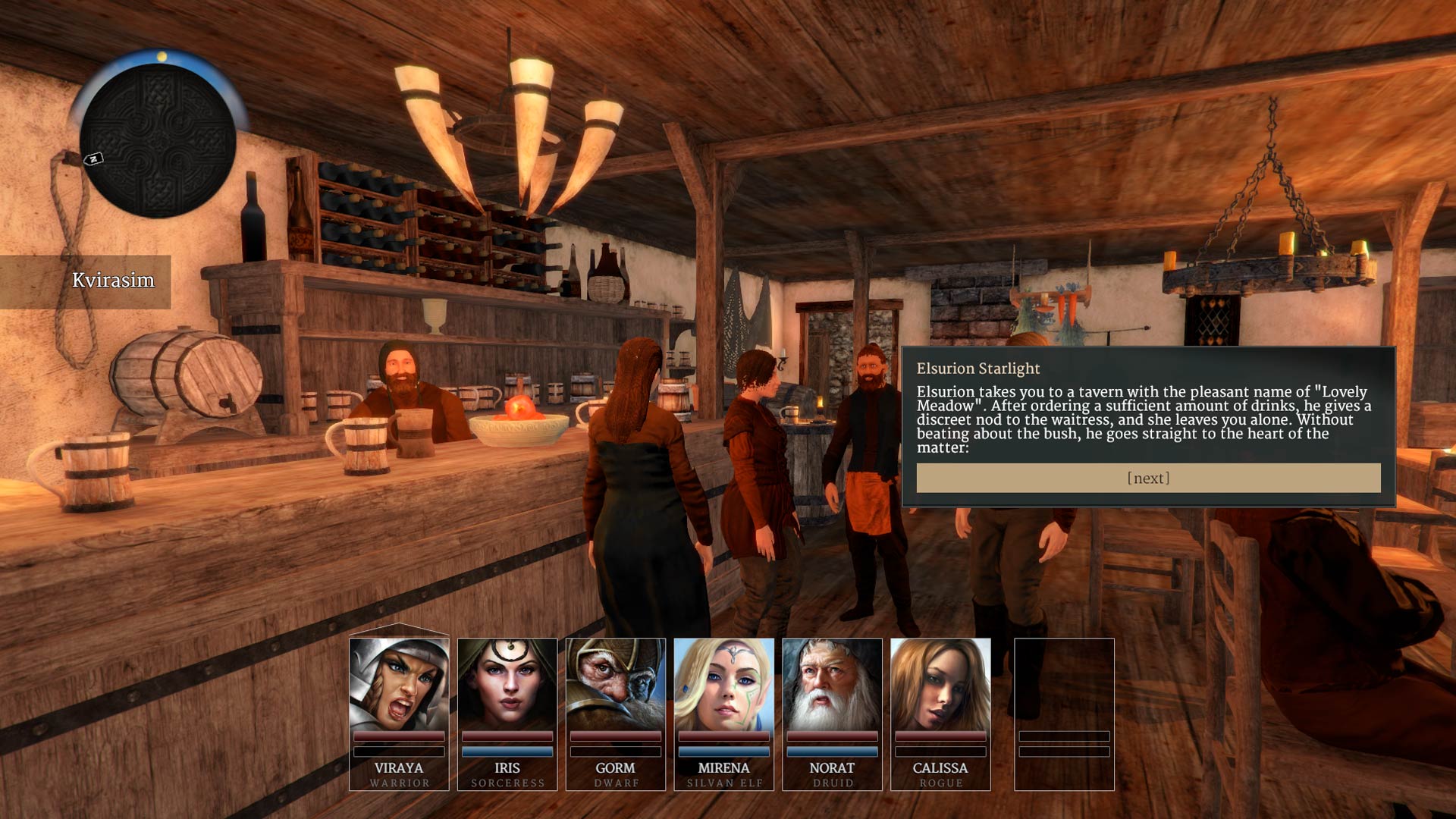Click the SILVAN ELF label under Mirena

click(723, 783)
